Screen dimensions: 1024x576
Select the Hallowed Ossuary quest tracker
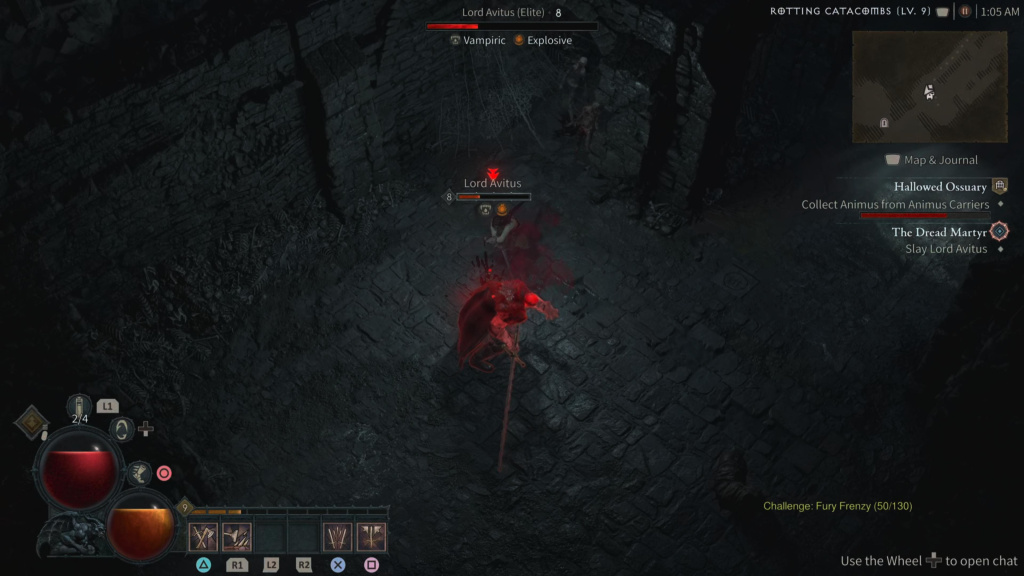[940, 187]
